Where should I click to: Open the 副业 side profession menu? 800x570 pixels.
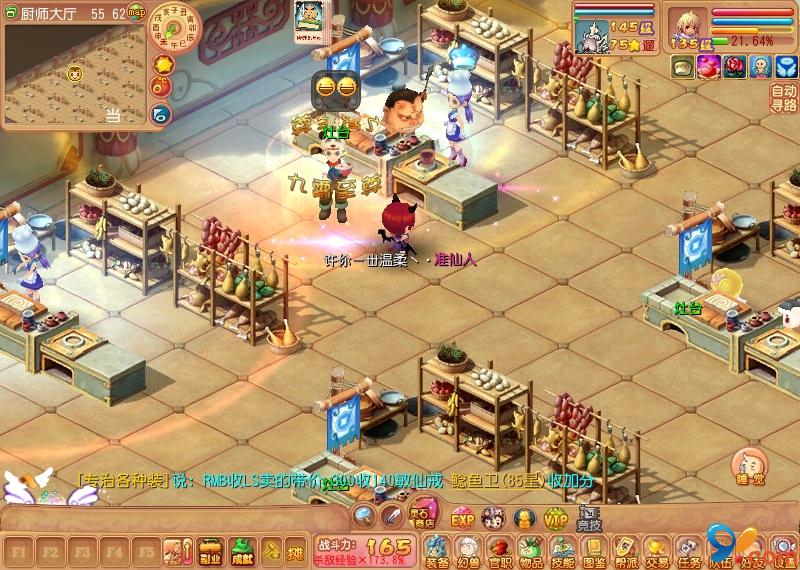211,551
